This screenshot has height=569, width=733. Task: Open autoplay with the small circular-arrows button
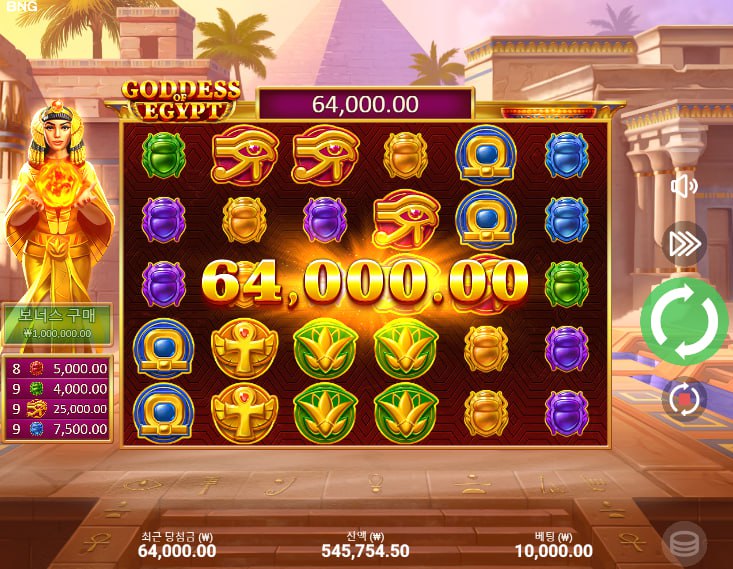click(x=684, y=398)
